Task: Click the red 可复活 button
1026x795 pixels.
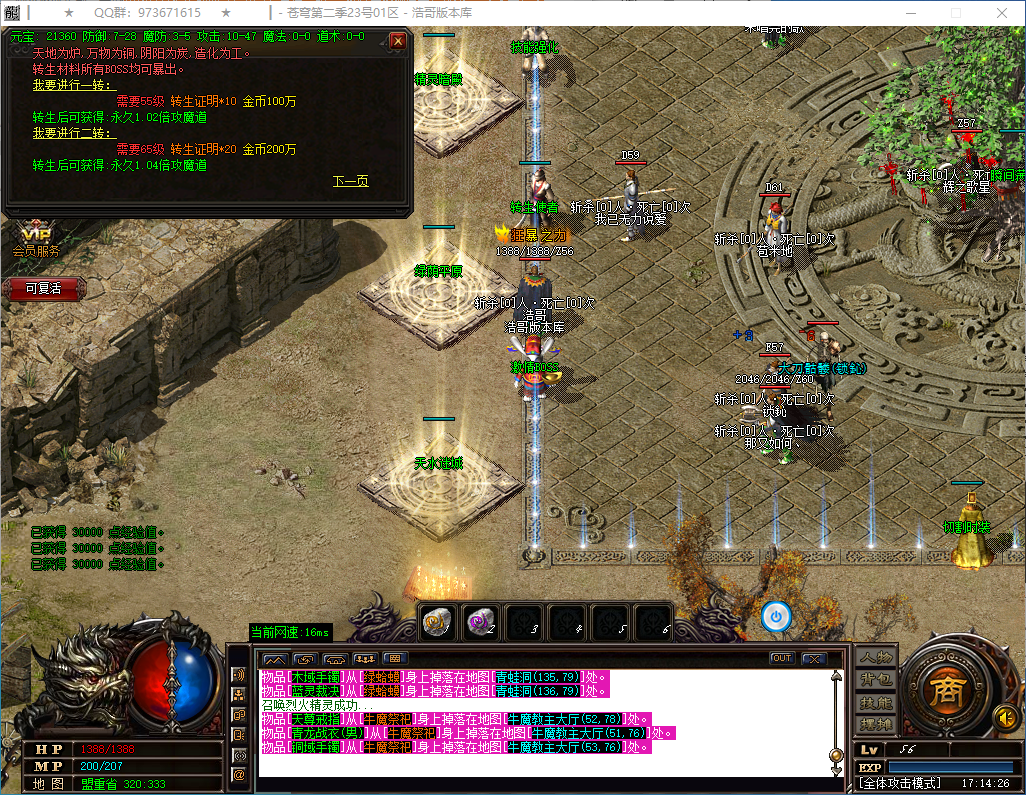Action: [43, 288]
